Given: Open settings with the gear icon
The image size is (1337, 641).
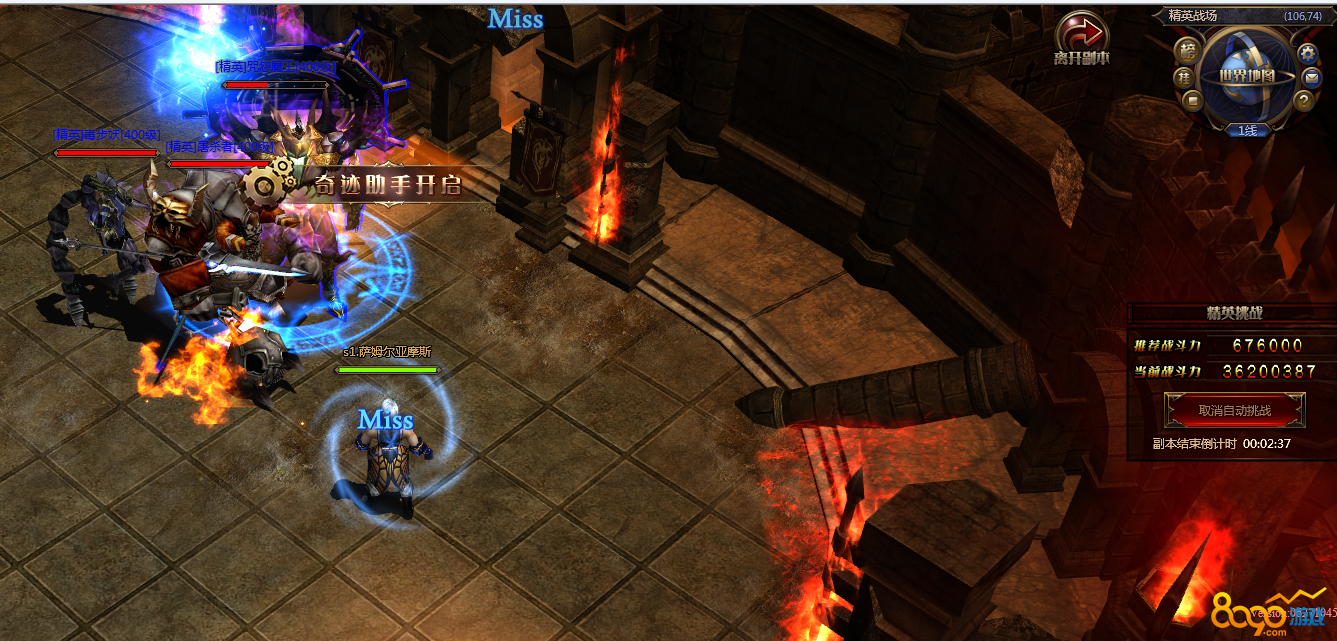Looking at the screenshot, I should (1306, 52).
